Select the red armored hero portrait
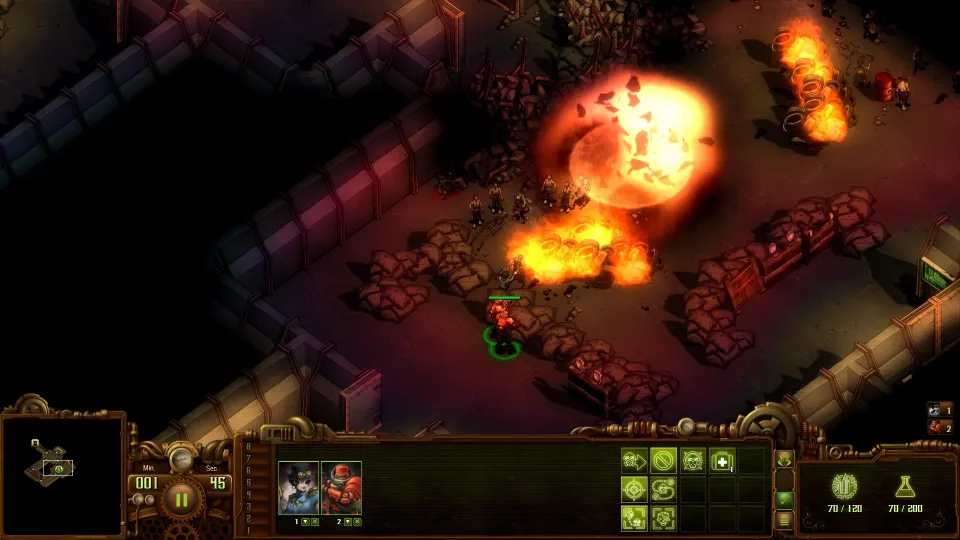Viewport: 960px width, 540px height. pos(341,487)
